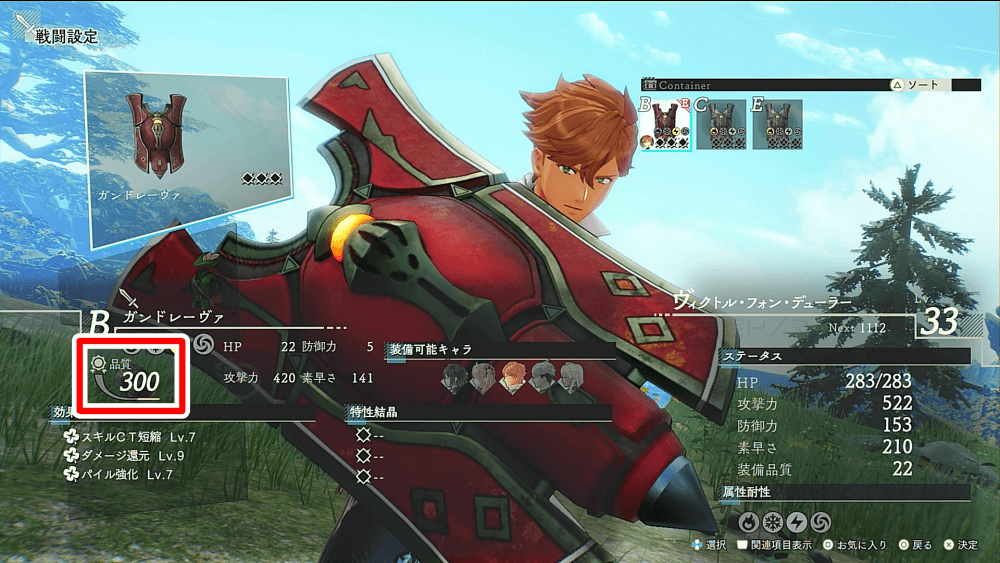The width and height of the screenshot is (1000, 563).
Task: Select the パイル強化 Lv.7 effect row
Action: pyautogui.click(x=118, y=475)
